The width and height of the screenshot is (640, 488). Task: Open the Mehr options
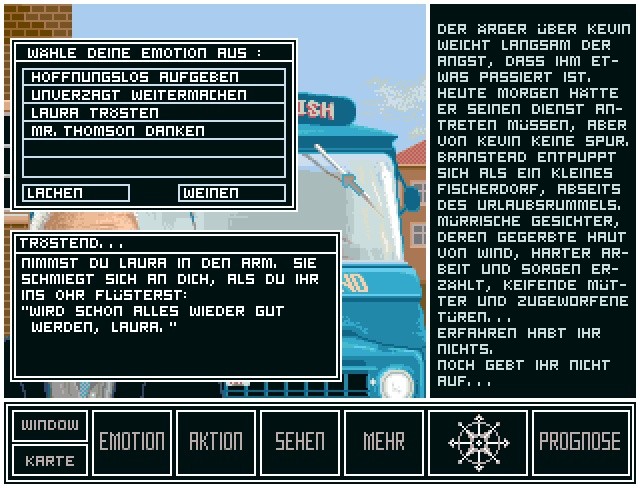384,442
